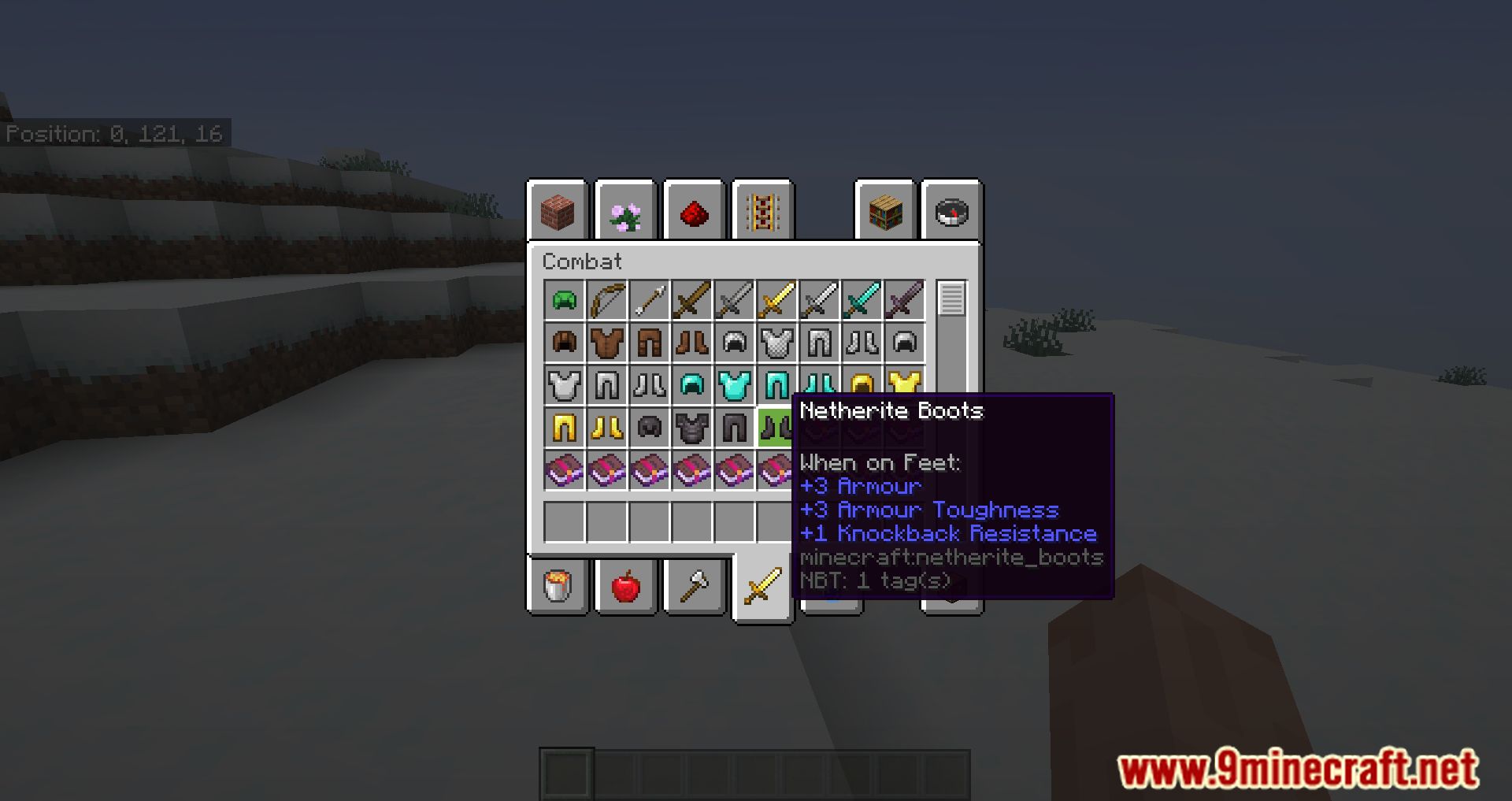Grab a Leather Tunic

(x=607, y=343)
